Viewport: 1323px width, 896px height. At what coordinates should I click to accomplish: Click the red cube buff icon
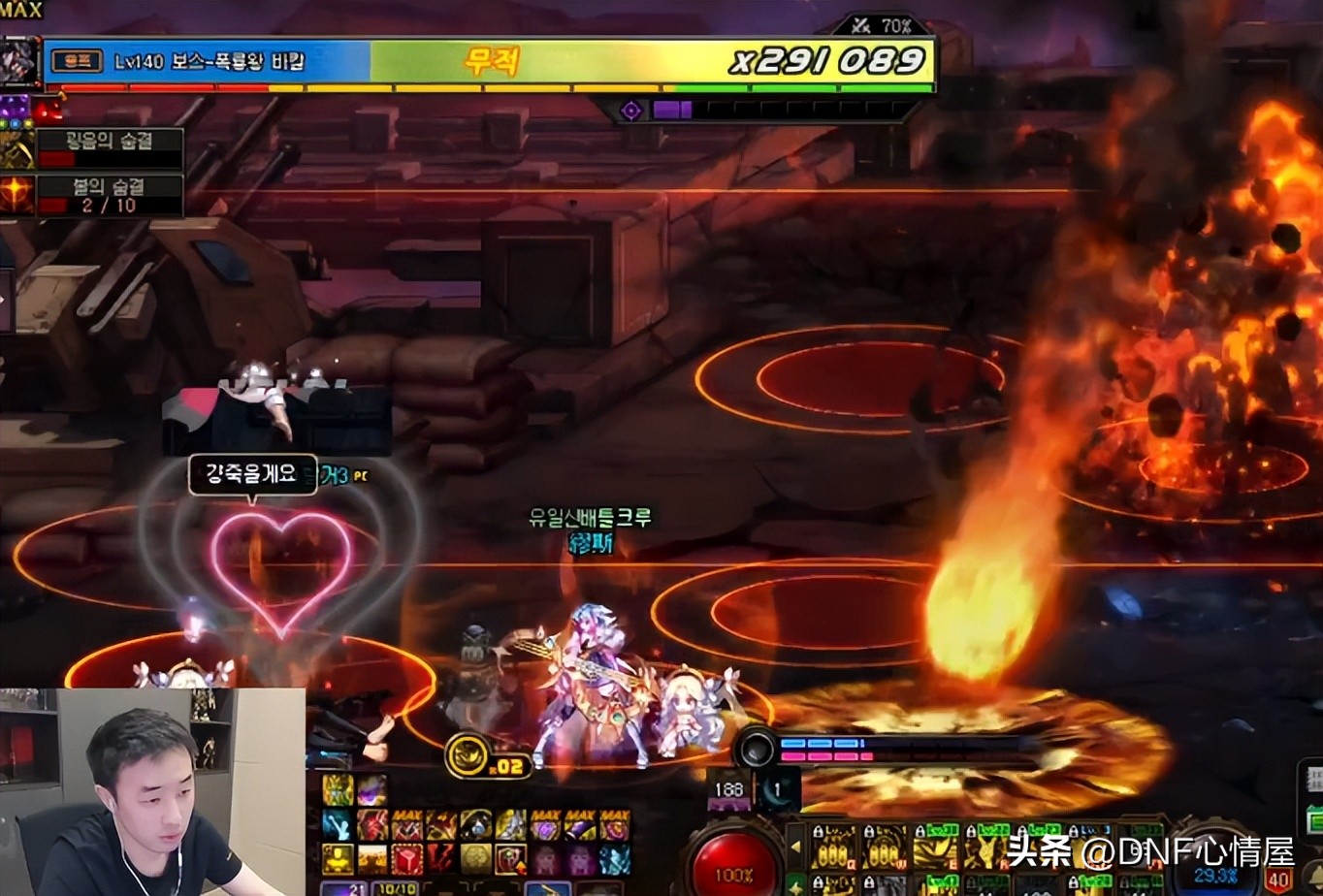pos(406,859)
